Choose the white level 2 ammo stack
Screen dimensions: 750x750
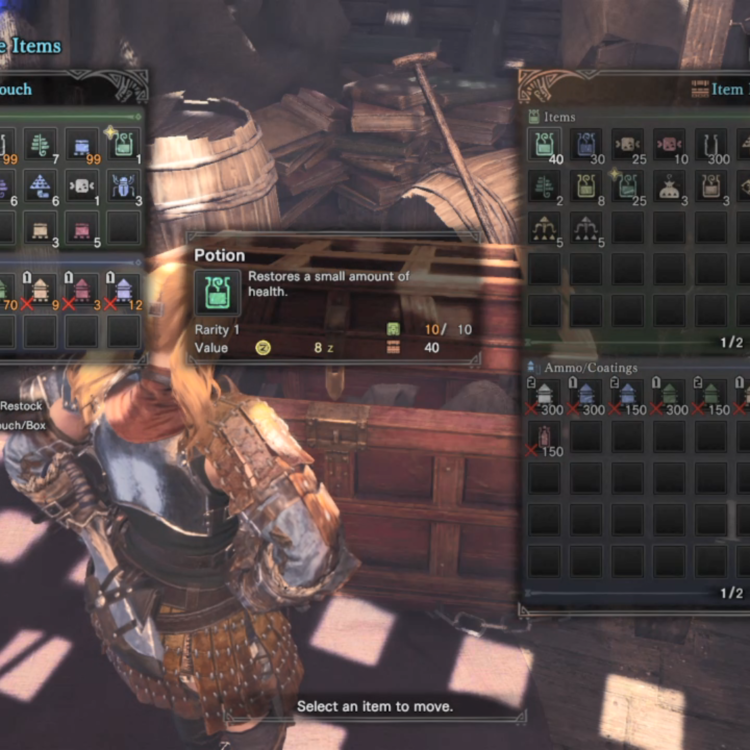click(544, 395)
